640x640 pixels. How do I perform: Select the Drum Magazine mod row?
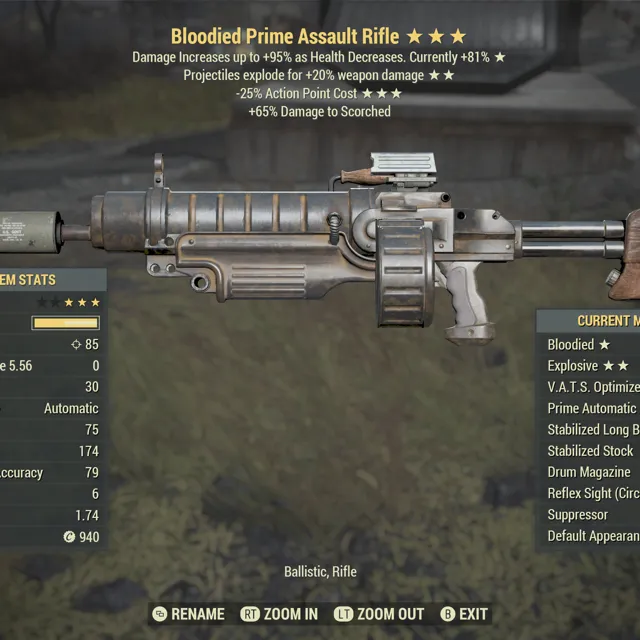pyautogui.click(x=589, y=472)
